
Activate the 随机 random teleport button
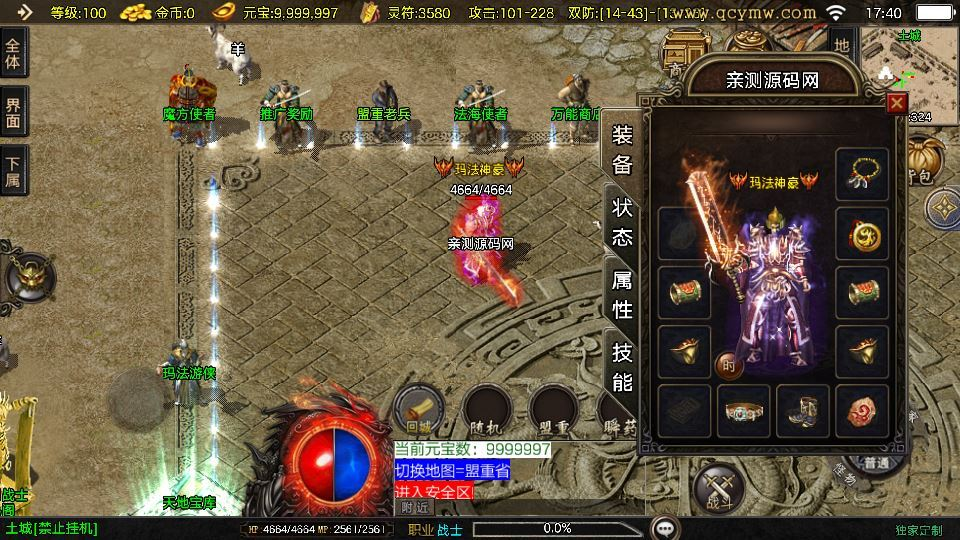coord(487,408)
